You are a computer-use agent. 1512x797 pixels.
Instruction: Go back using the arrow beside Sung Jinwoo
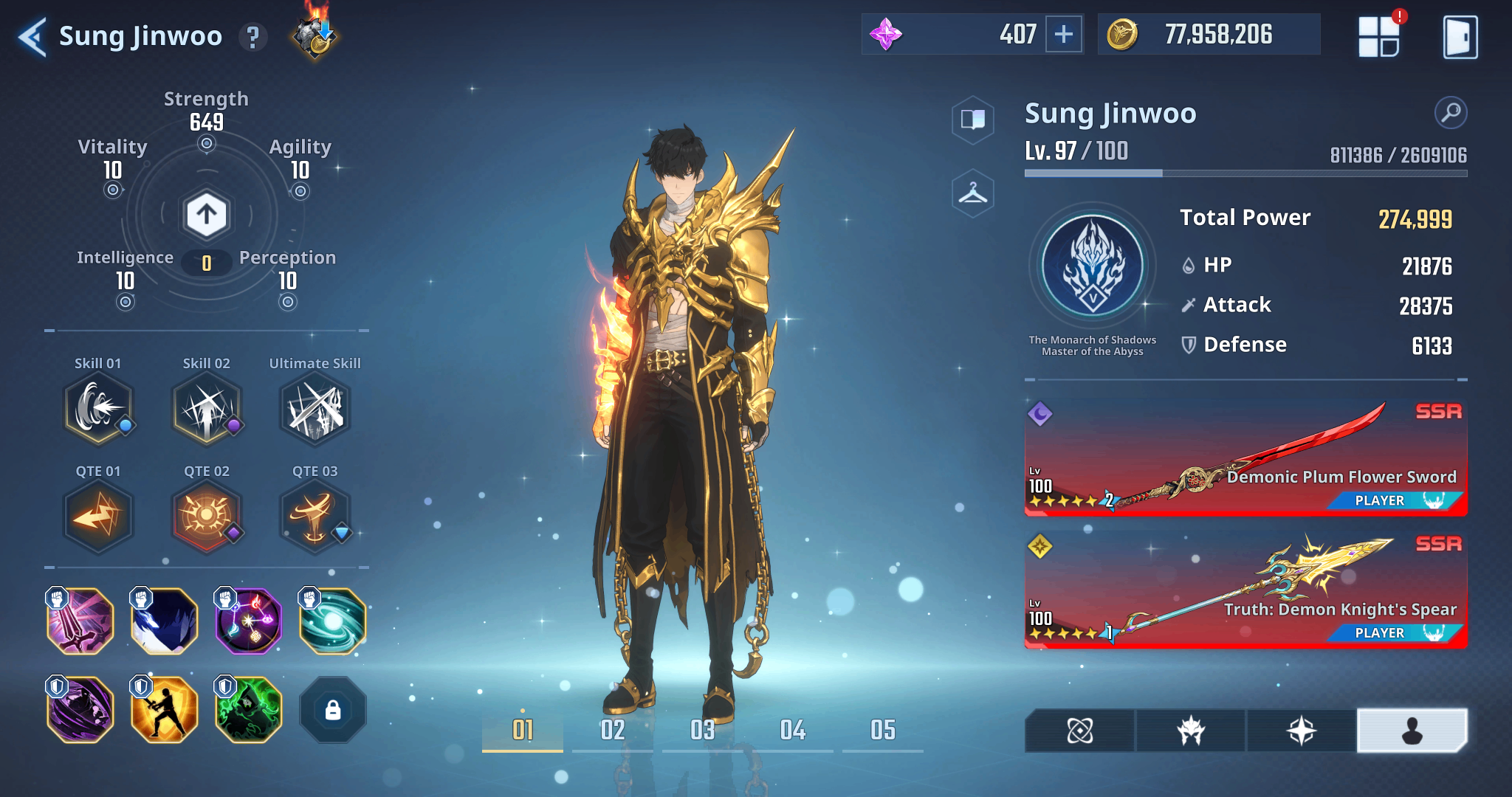coord(32,37)
